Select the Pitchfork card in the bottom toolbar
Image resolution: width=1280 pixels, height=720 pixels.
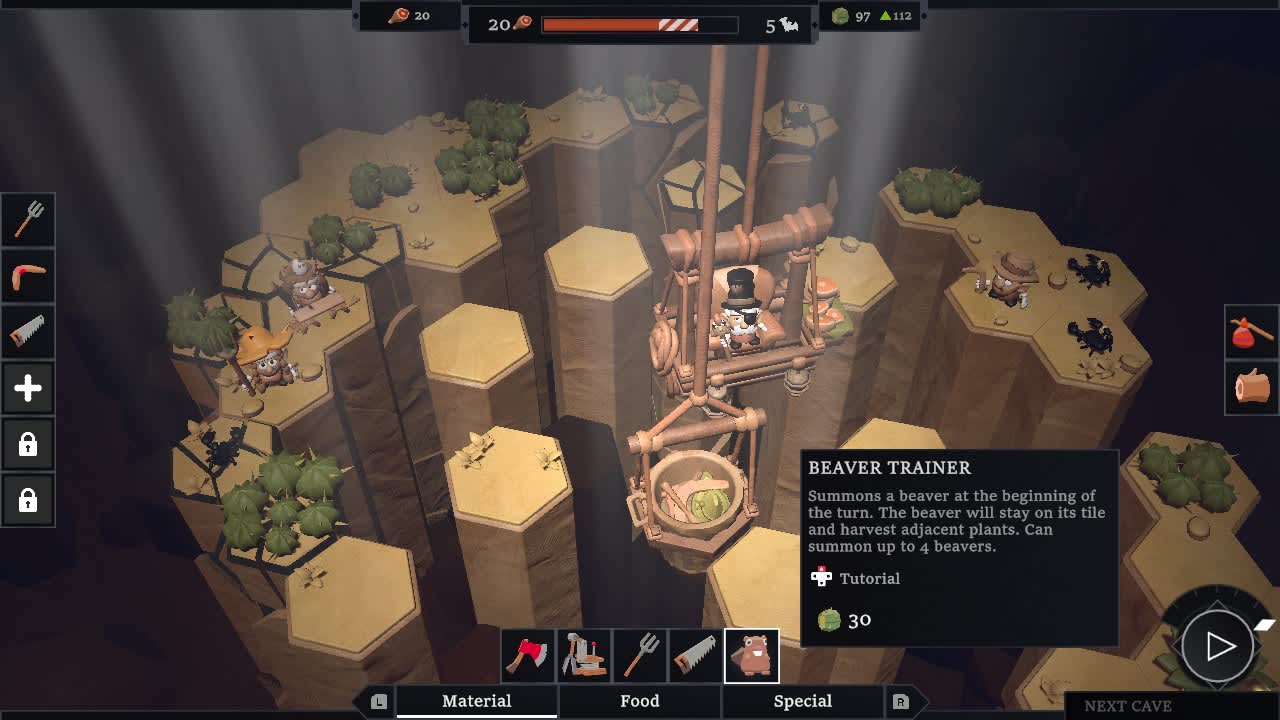[x=640, y=655]
